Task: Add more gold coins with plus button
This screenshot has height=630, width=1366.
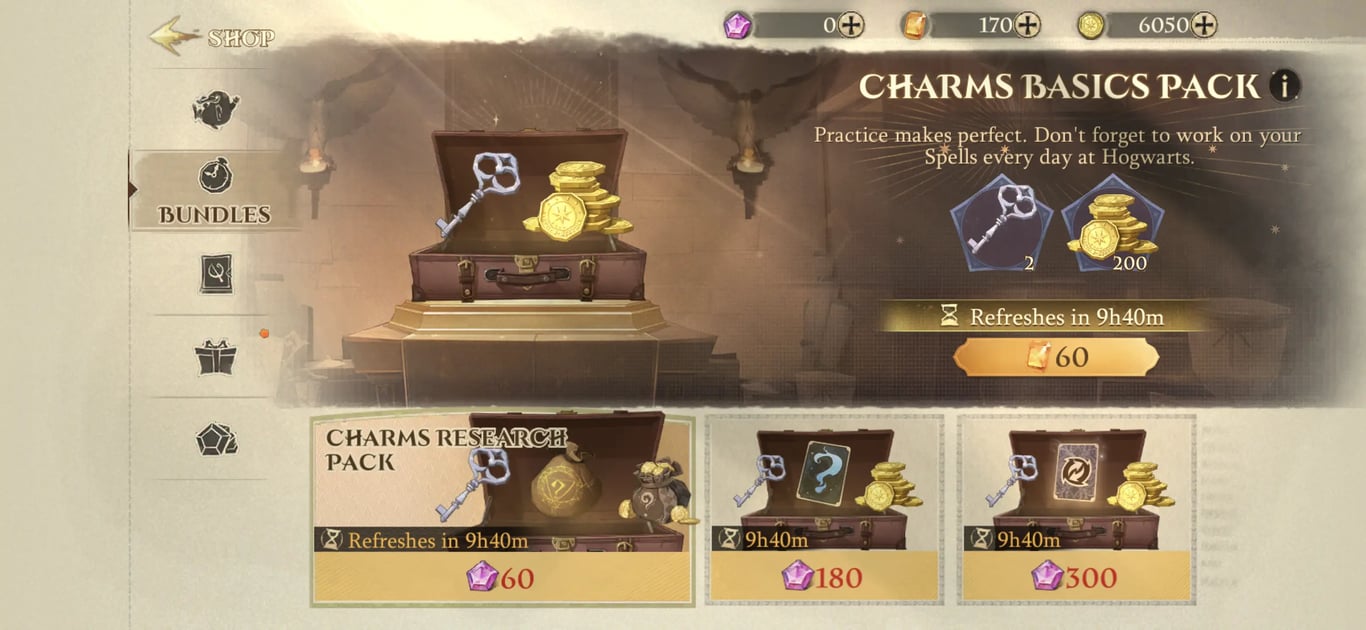Action: point(1204,25)
